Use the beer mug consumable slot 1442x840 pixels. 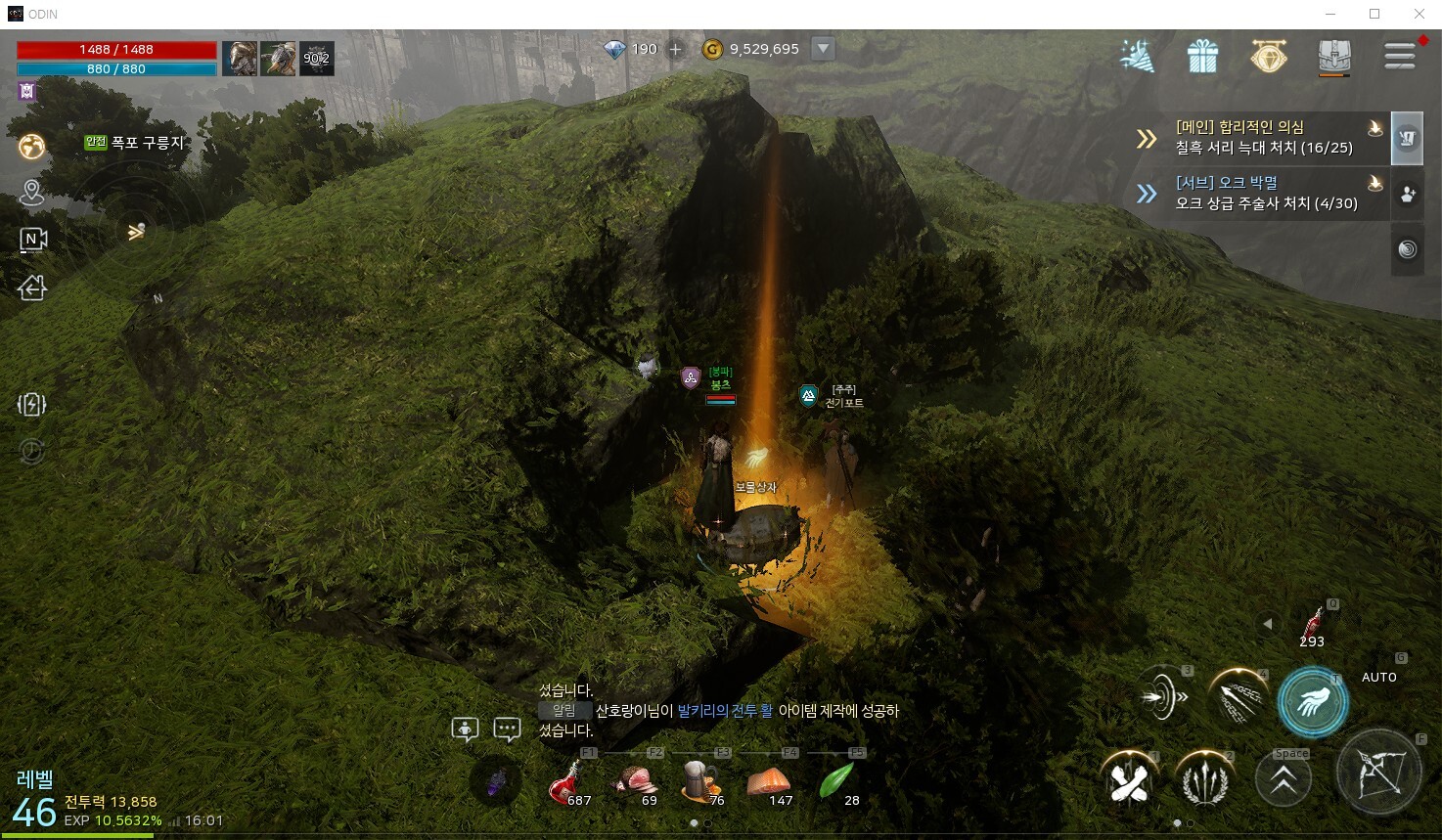click(x=700, y=783)
